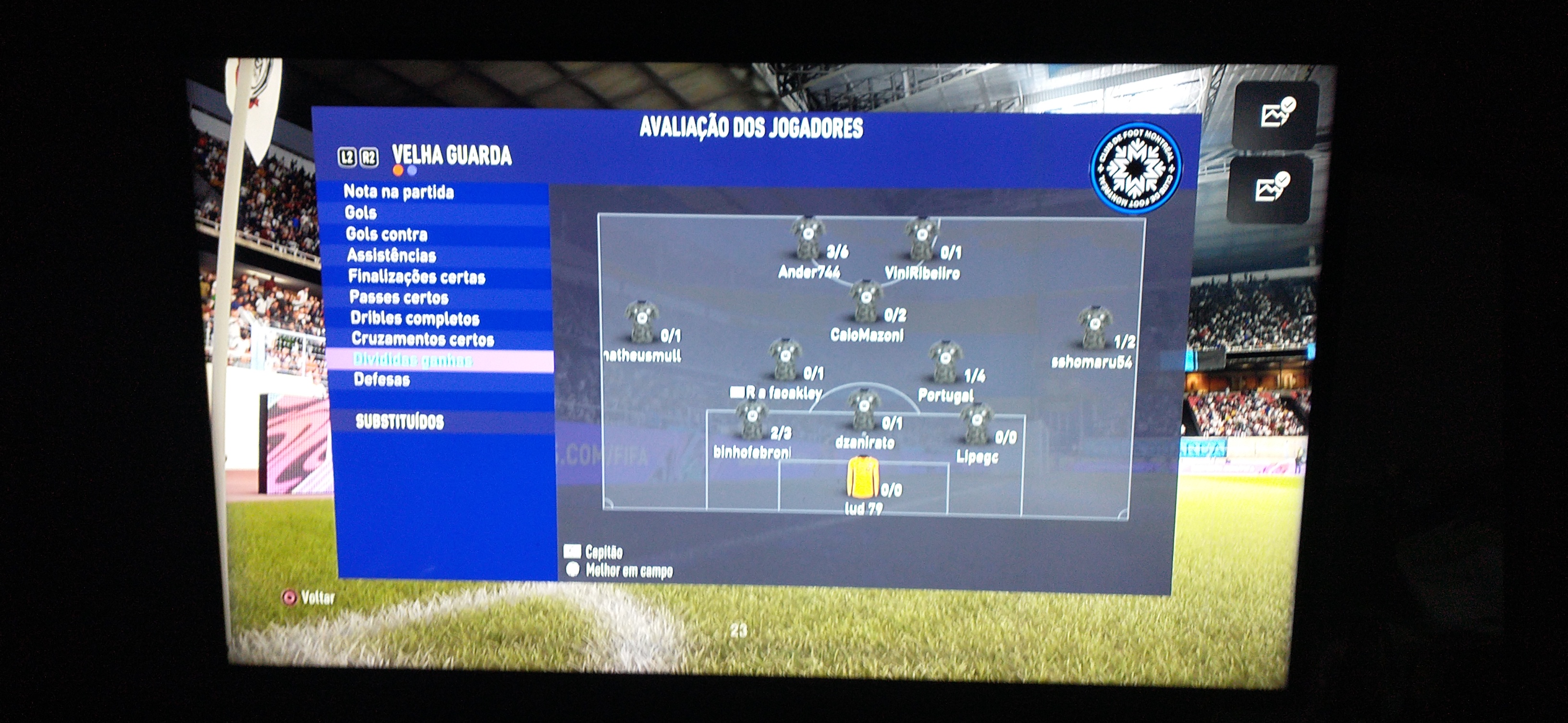Open the Defesas stat row
The height and width of the screenshot is (723, 1568).
click(381, 380)
